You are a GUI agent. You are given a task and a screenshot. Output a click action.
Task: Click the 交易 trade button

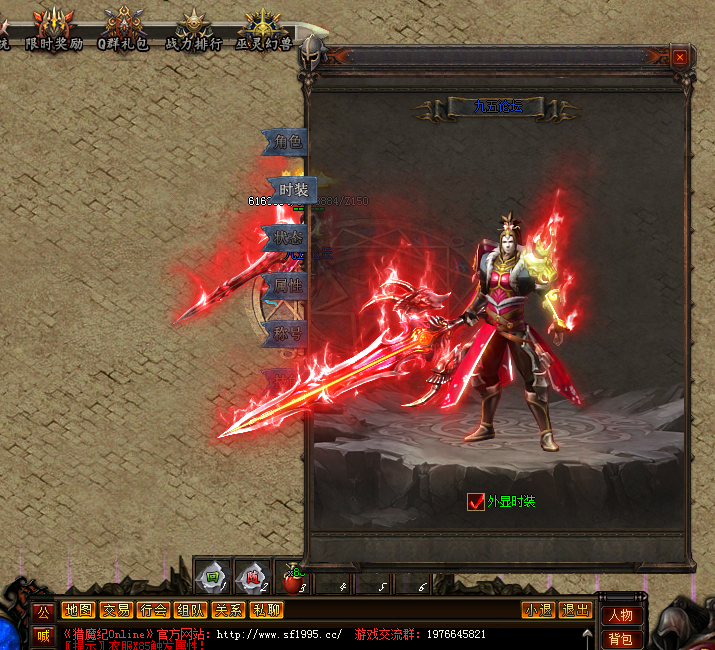[x=115, y=610]
